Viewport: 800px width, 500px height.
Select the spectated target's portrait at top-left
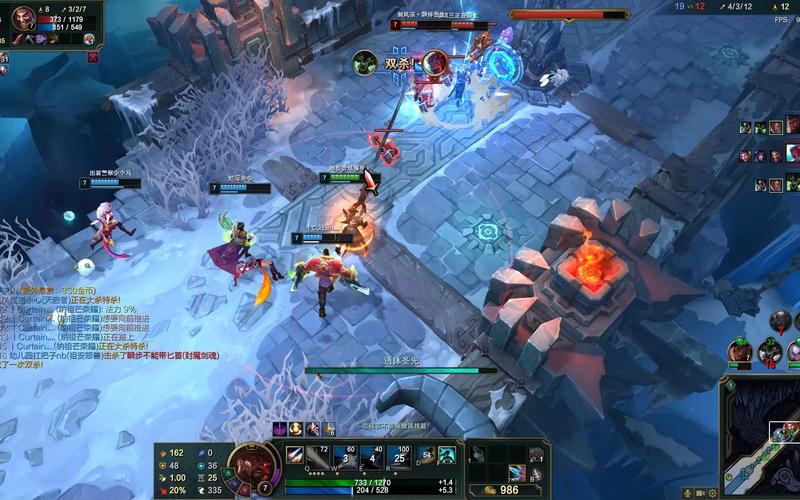(x=22, y=19)
